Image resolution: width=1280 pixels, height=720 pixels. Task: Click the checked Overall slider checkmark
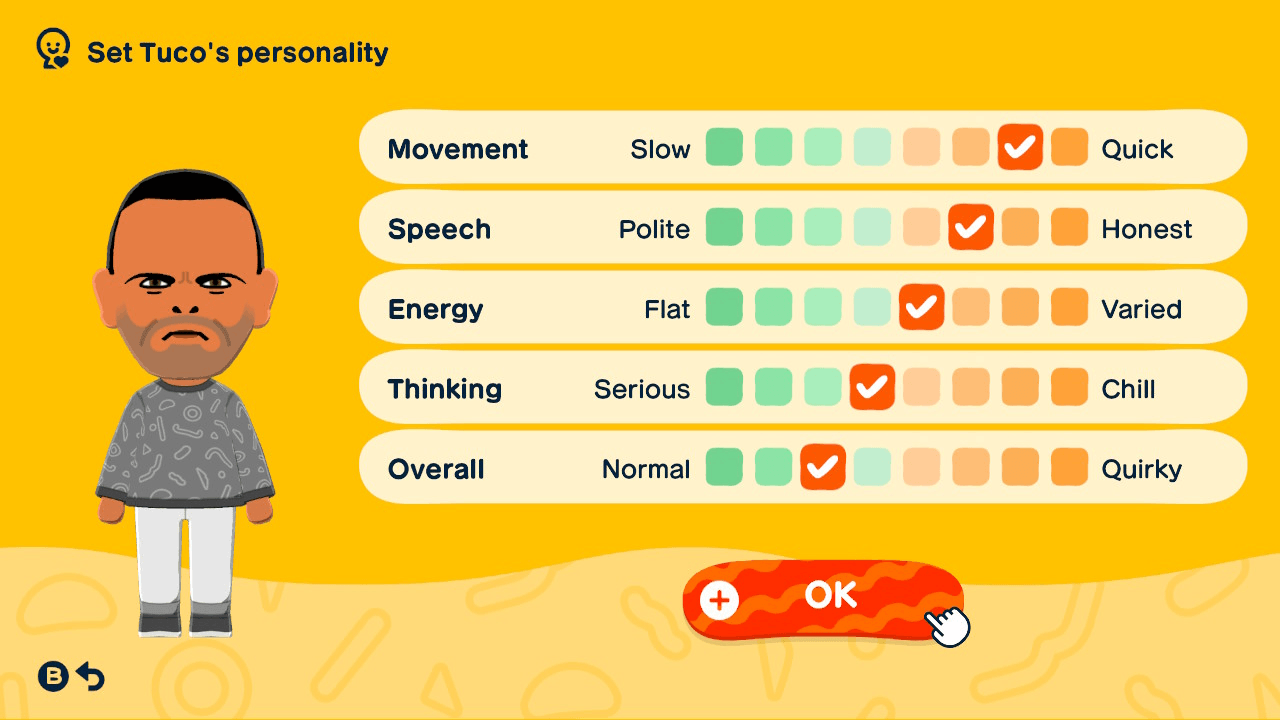(x=823, y=467)
